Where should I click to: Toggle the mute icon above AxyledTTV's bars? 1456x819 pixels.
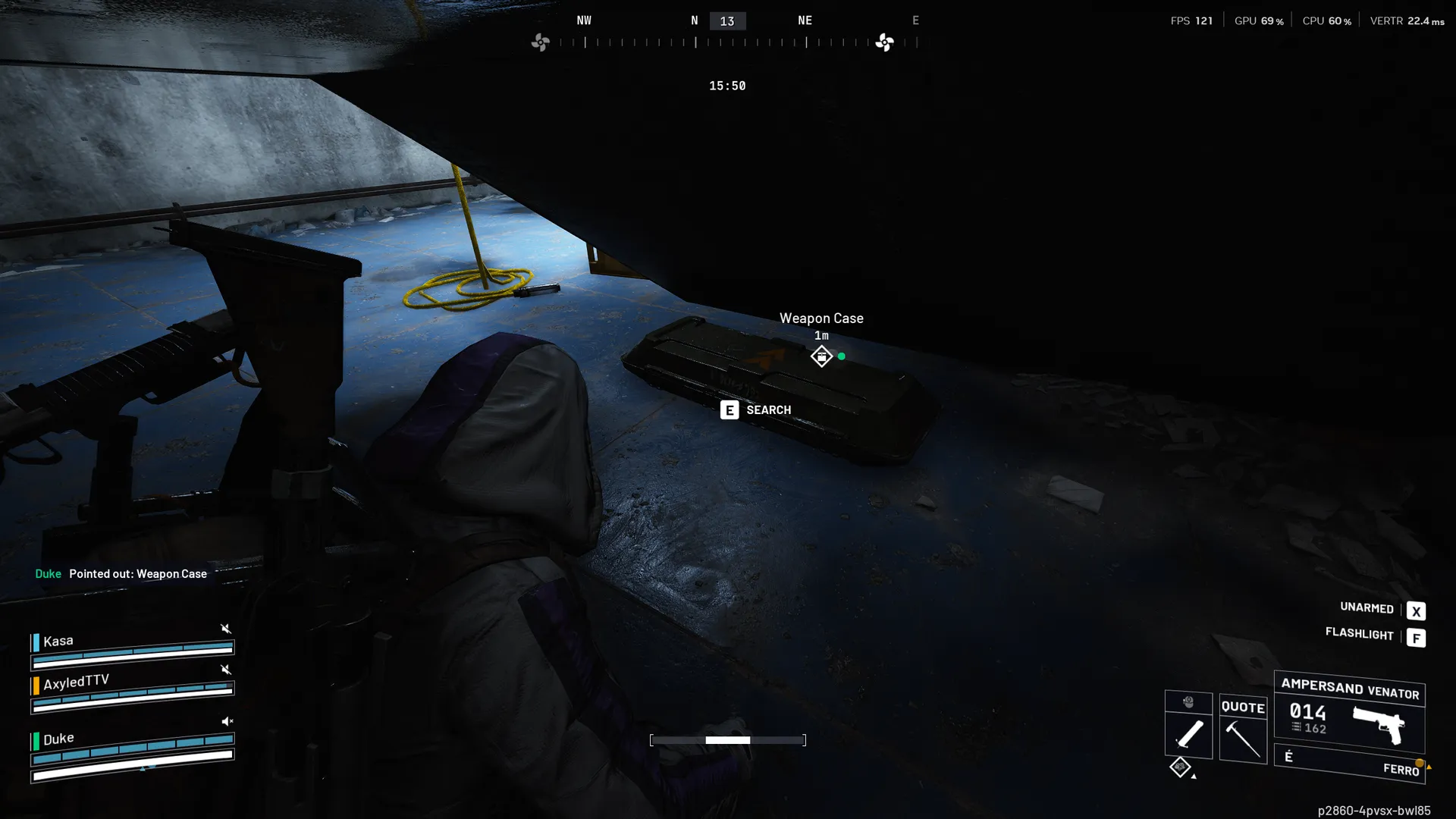pyautogui.click(x=225, y=670)
